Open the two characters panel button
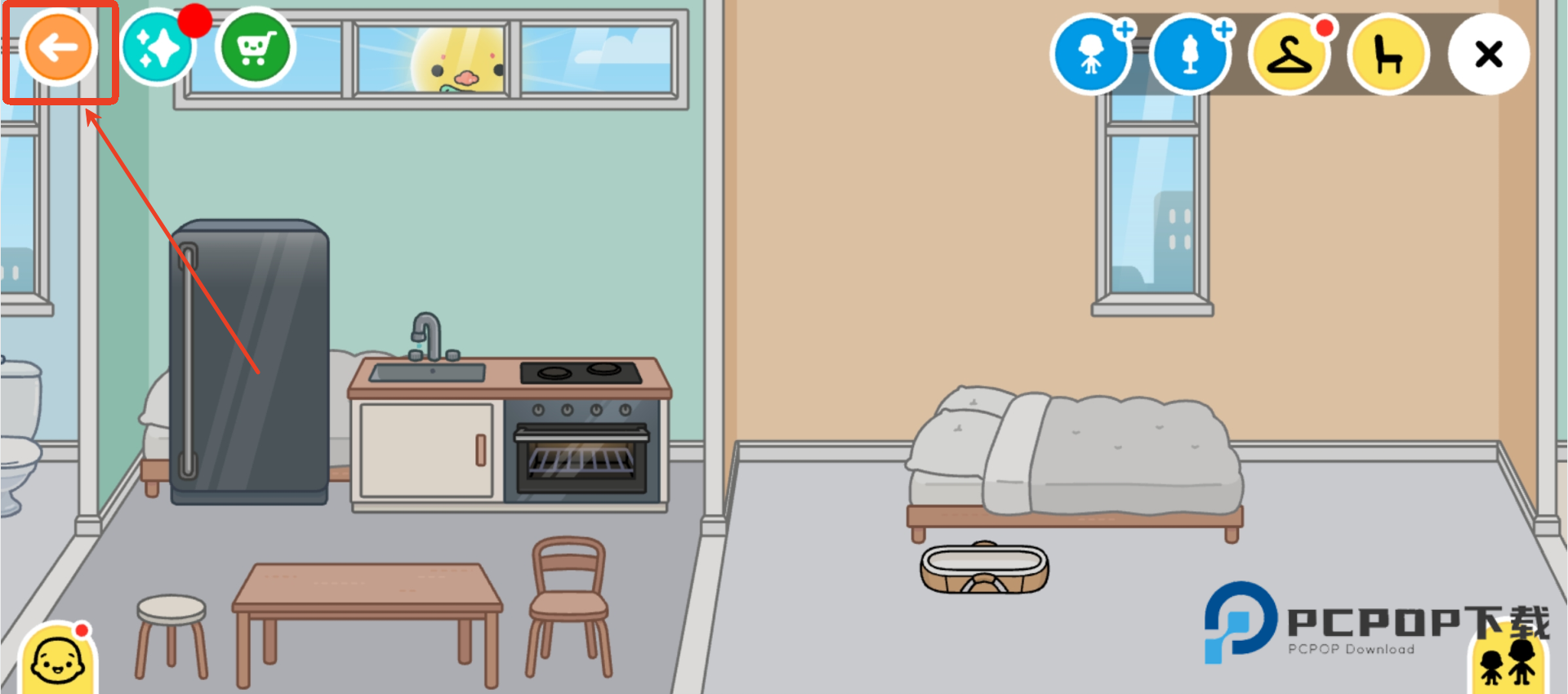The width and height of the screenshot is (1568, 694). [1508, 663]
